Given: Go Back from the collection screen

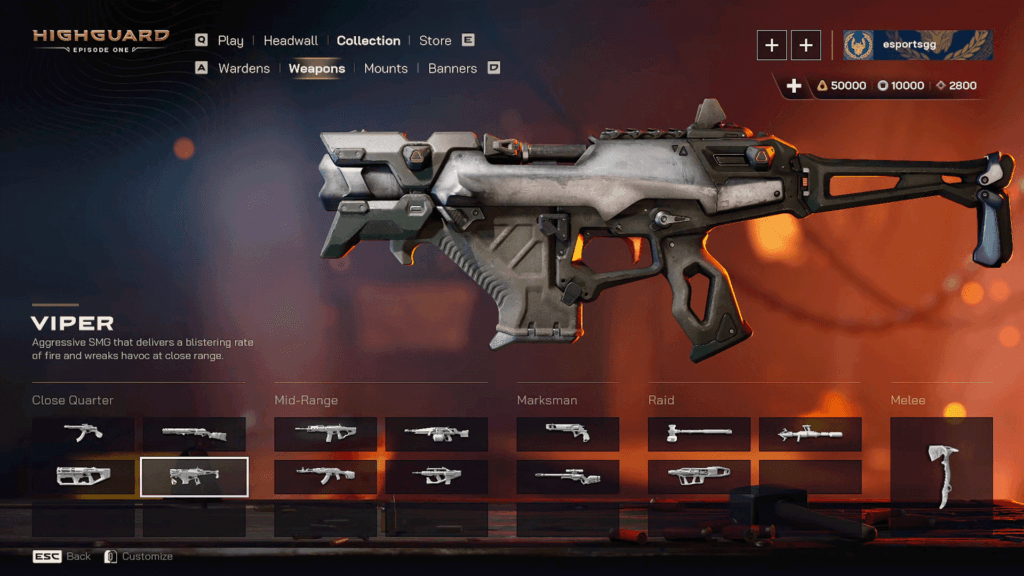Looking at the screenshot, I should tap(62, 556).
